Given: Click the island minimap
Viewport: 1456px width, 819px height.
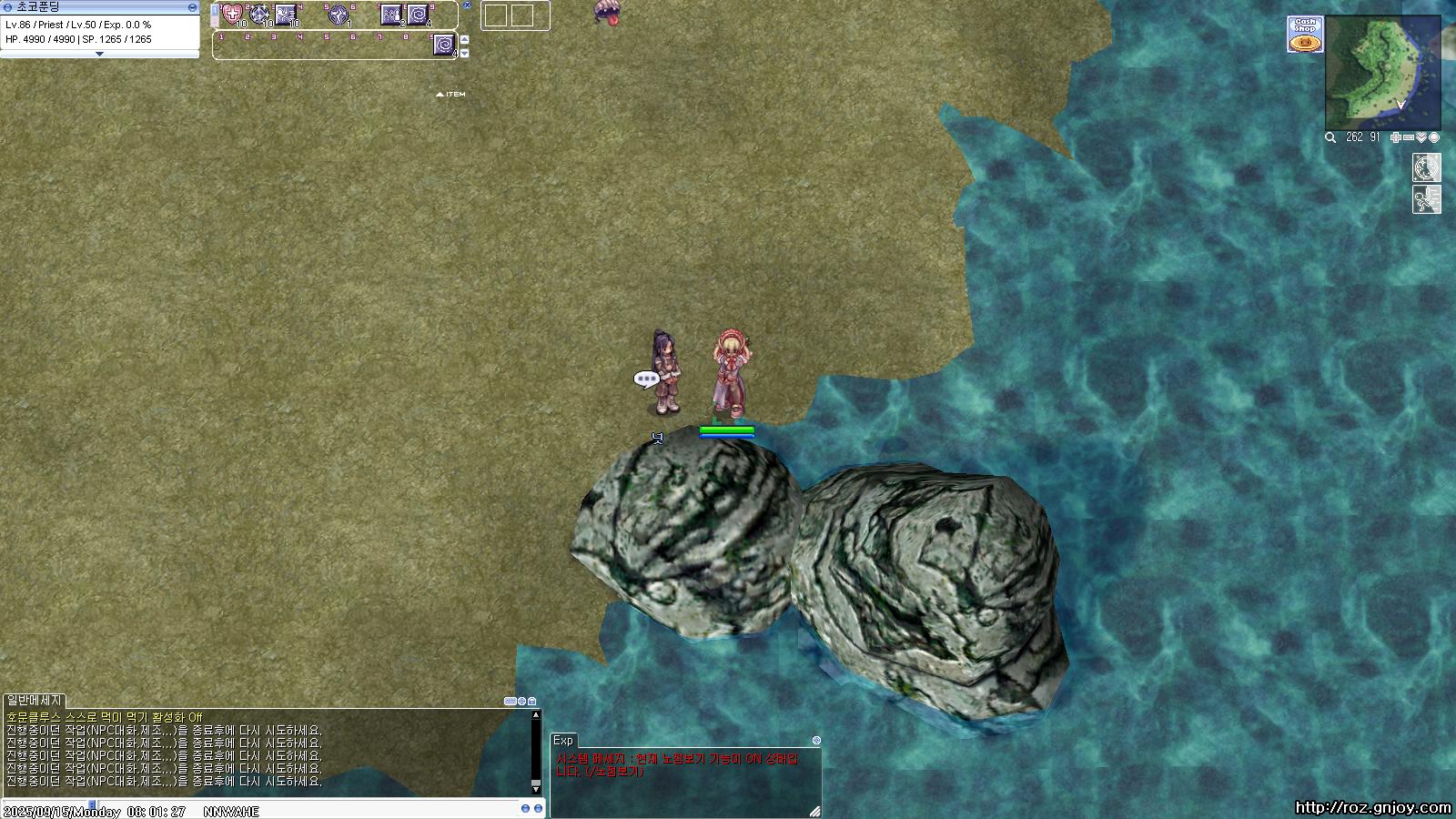Looking at the screenshot, I should 1382,73.
